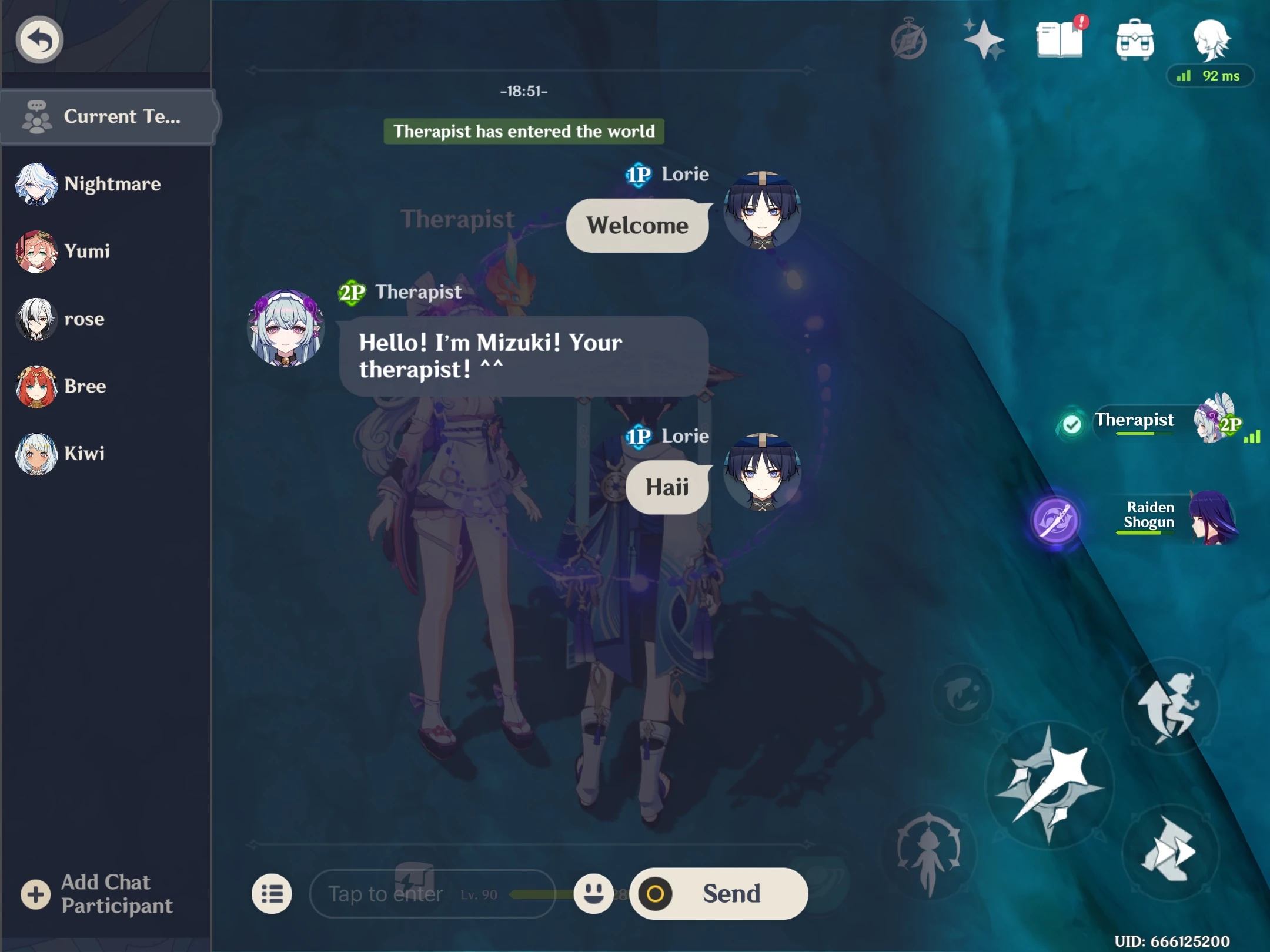Open the multiplayer co-op compass icon

pyautogui.click(x=908, y=39)
